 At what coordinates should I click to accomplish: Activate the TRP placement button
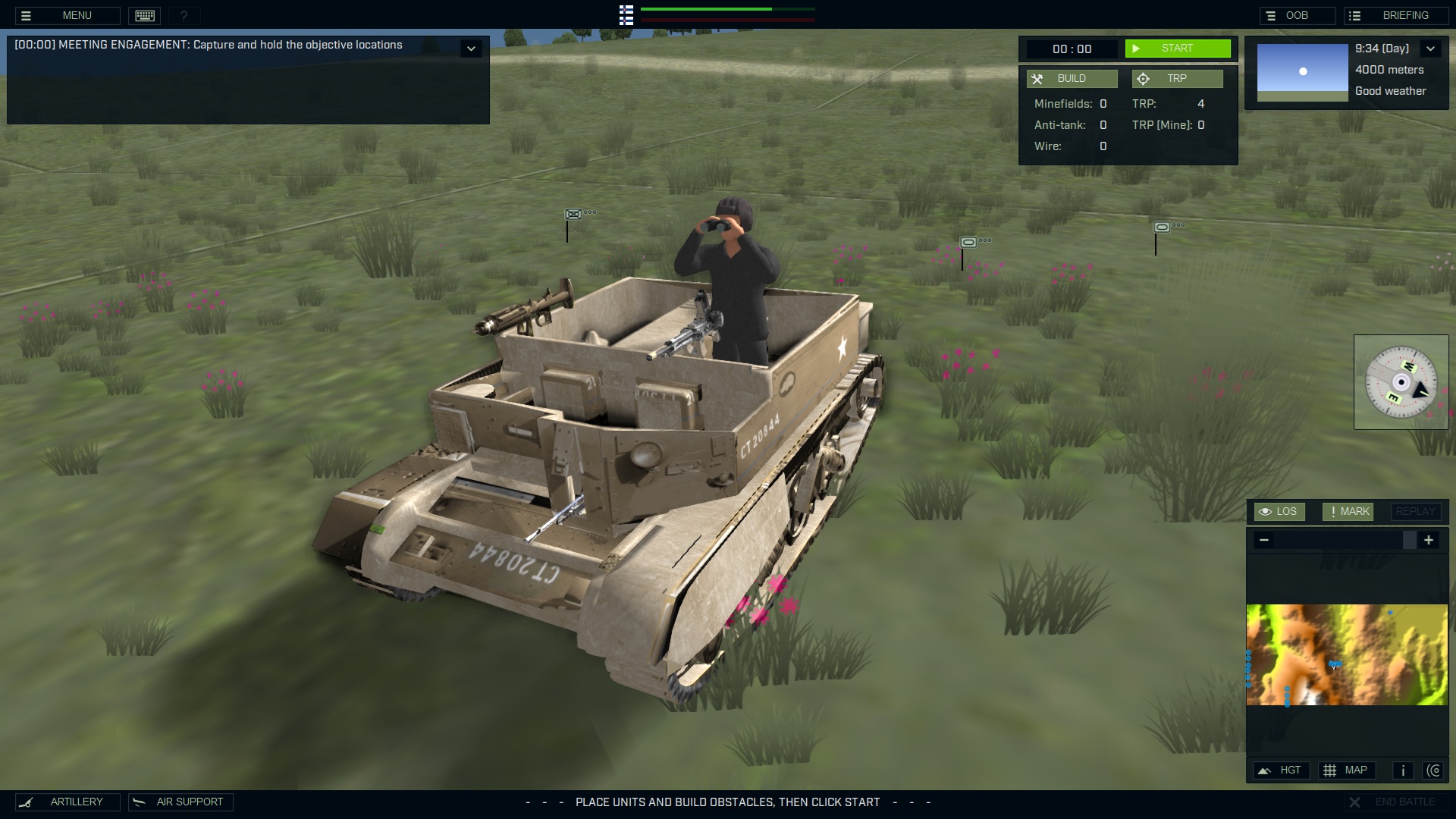tap(1177, 79)
